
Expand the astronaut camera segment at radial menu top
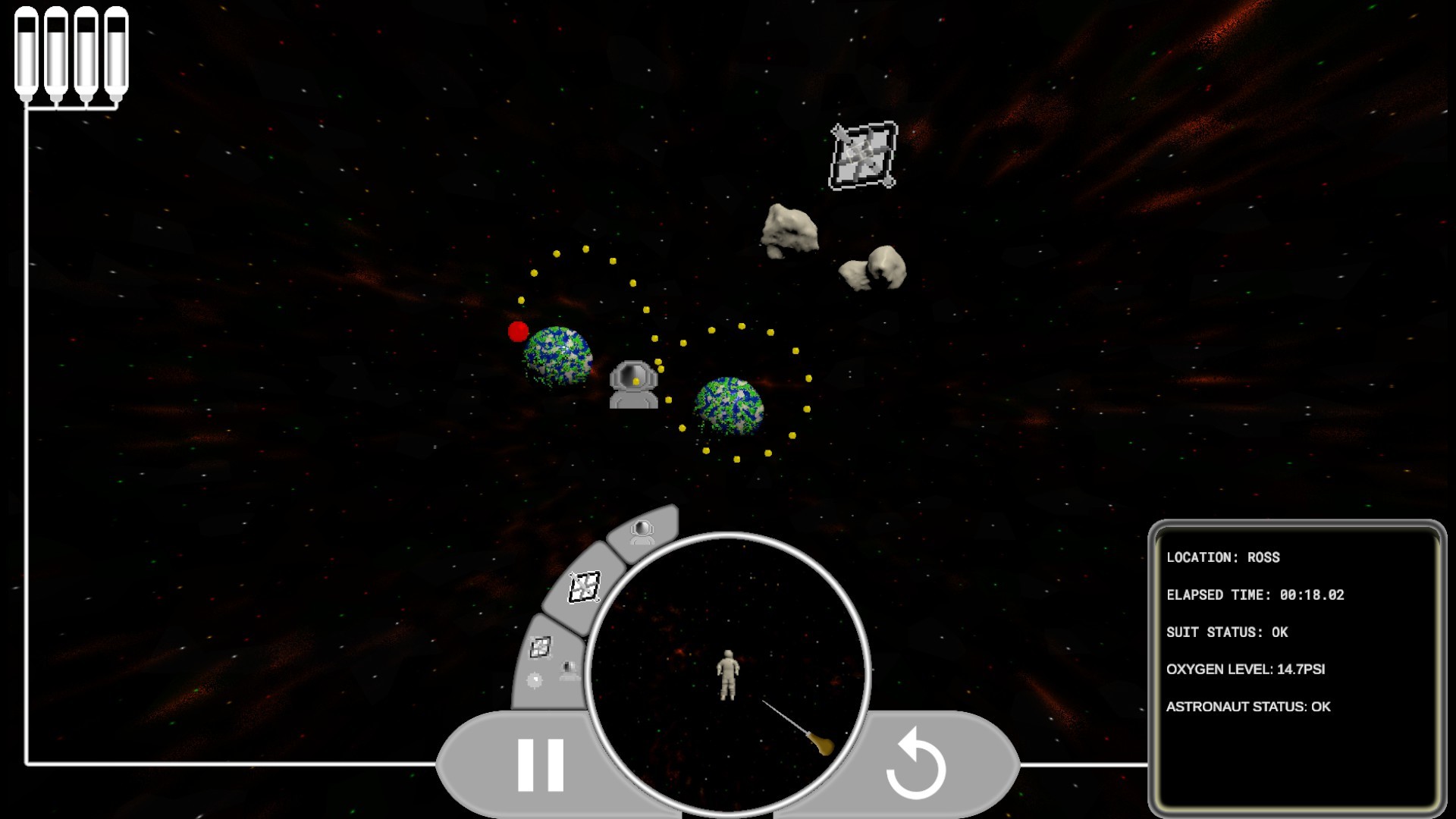tap(642, 531)
